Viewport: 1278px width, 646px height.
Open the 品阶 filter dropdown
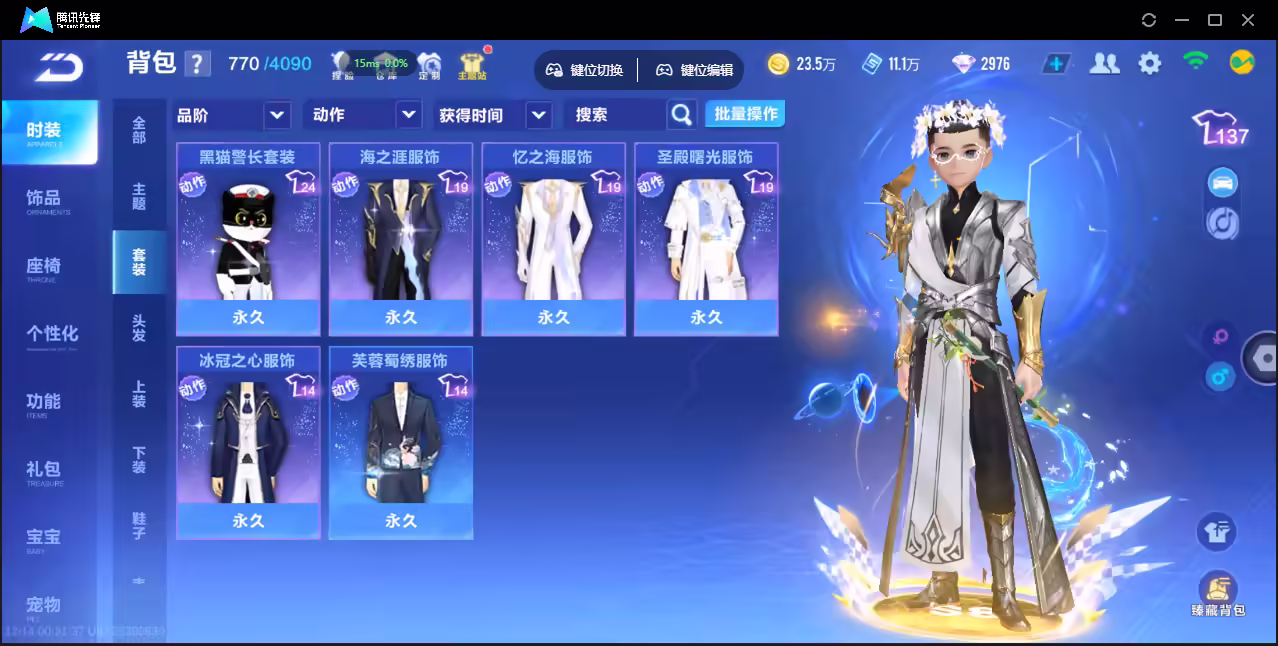click(277, 115)
